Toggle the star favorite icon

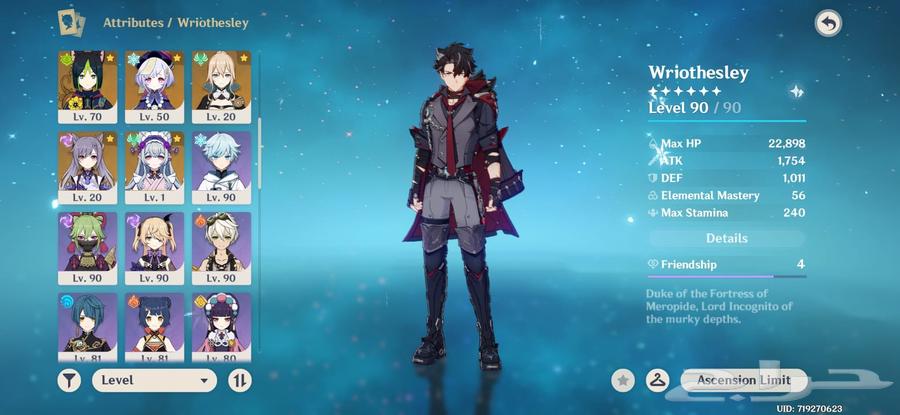click(623, 380)
